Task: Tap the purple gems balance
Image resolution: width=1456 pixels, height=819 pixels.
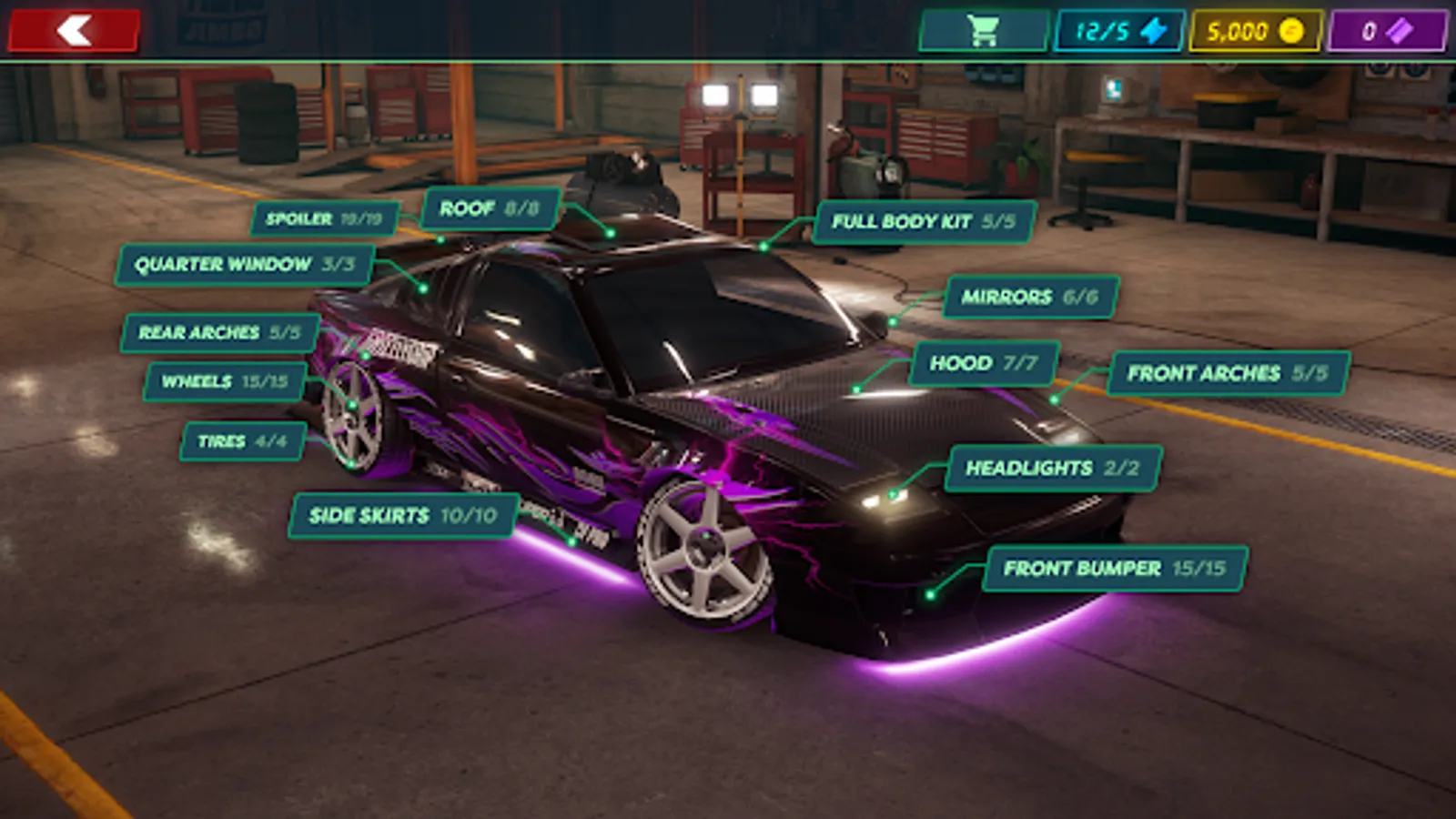Action: click(x=1387, y=31)
